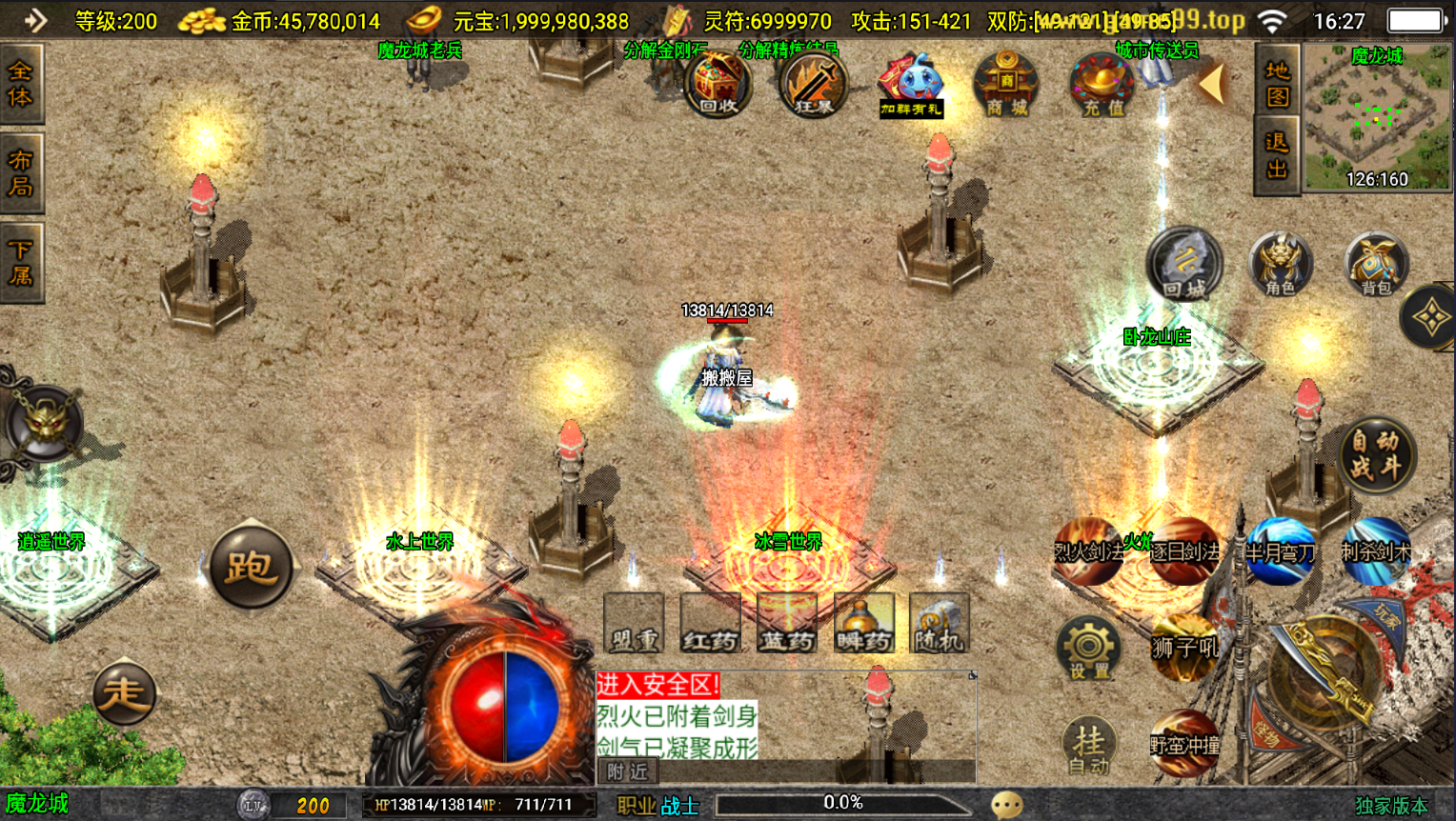Use the 回城 return-to-town scroll
Screen dimensions: 1456x821
click(1183, 264)
